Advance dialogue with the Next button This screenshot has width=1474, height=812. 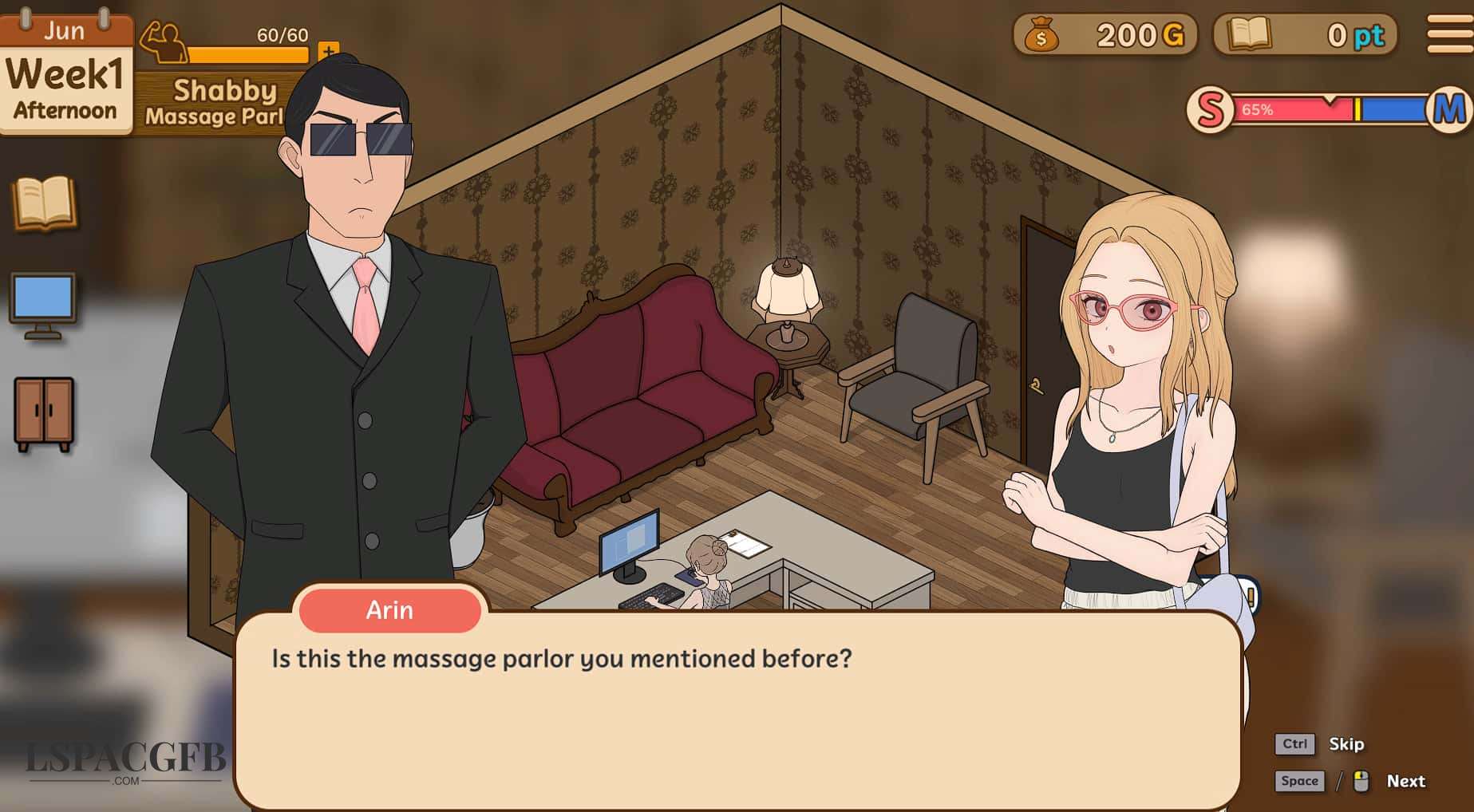(1405, 781)
